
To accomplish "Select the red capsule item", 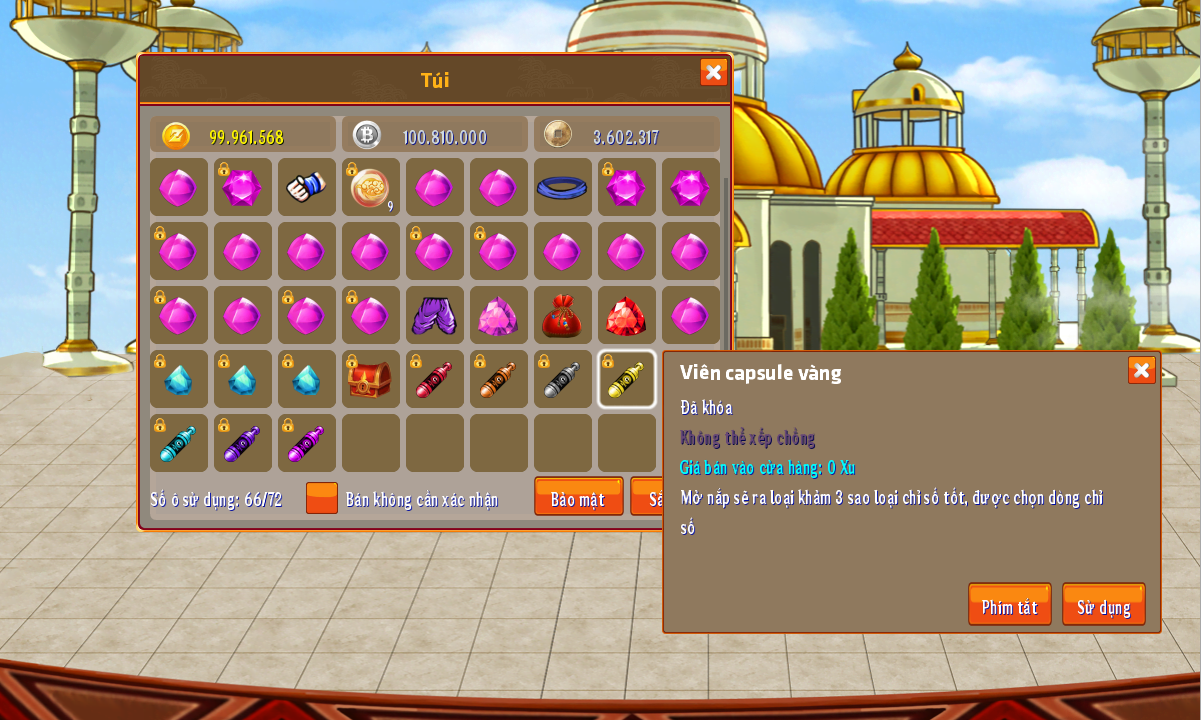I will tap(434, 379).
